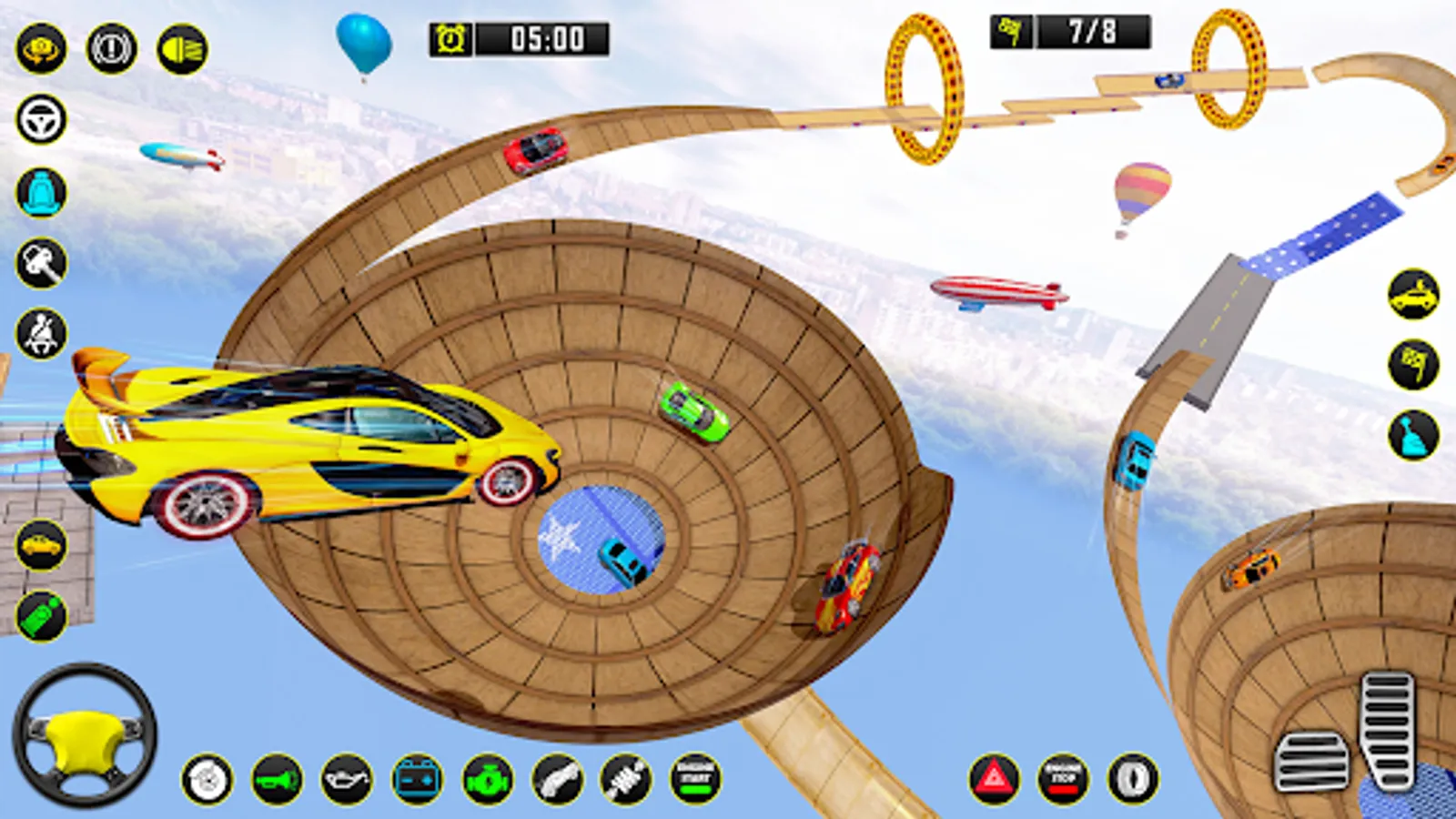Image resolution: width=1456 pixels, height=819 pixels.
Task: Select the white steering wheel icon
Action: click(x=41, y=119)
